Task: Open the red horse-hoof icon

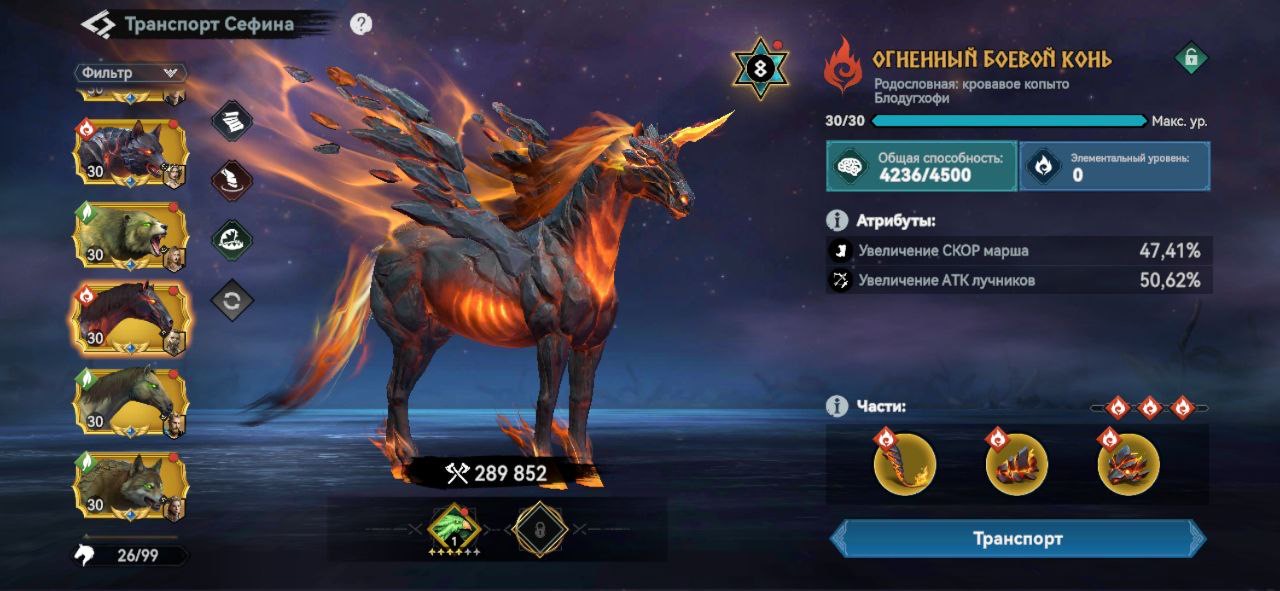Action: pyautogui.click(x=232, y=180)
